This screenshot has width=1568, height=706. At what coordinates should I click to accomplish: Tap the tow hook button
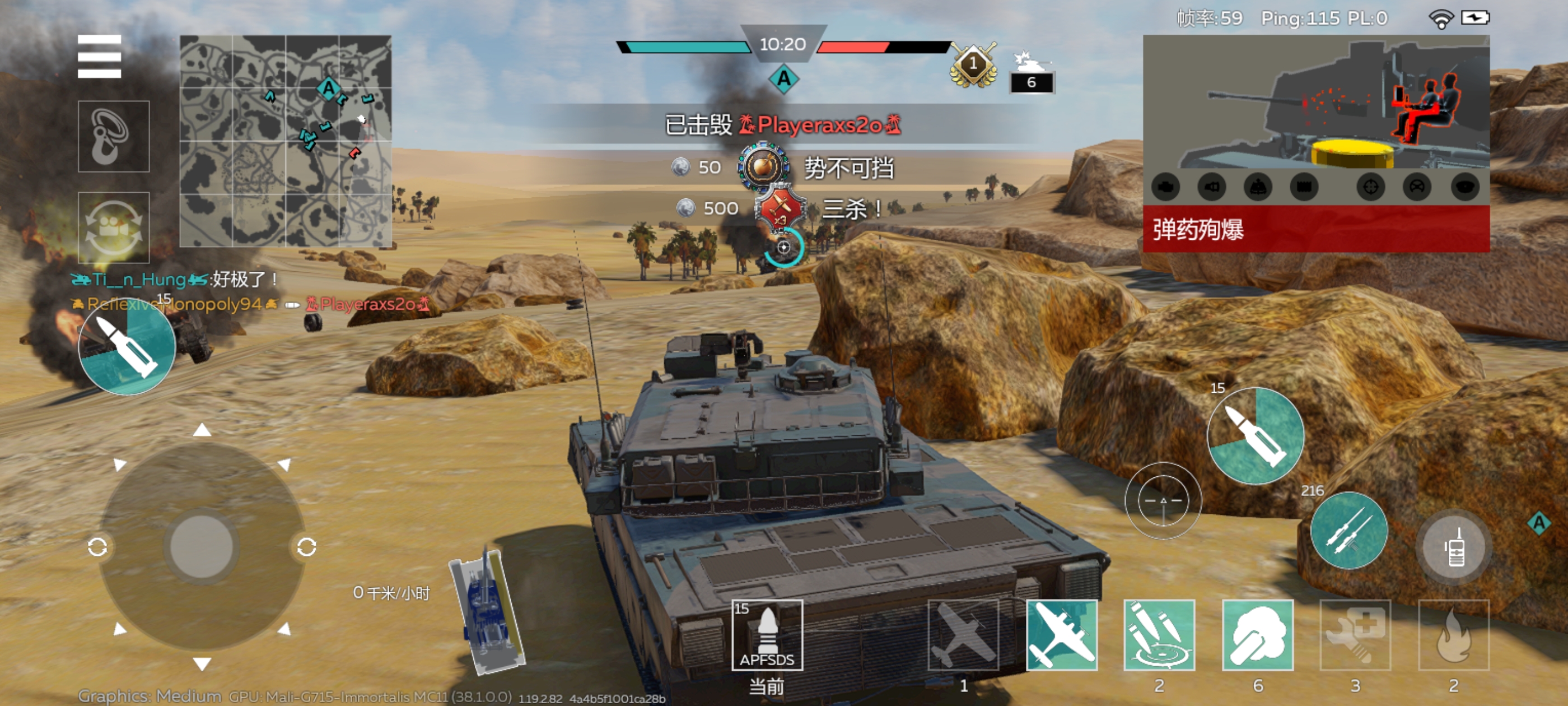tap(113, 137)
